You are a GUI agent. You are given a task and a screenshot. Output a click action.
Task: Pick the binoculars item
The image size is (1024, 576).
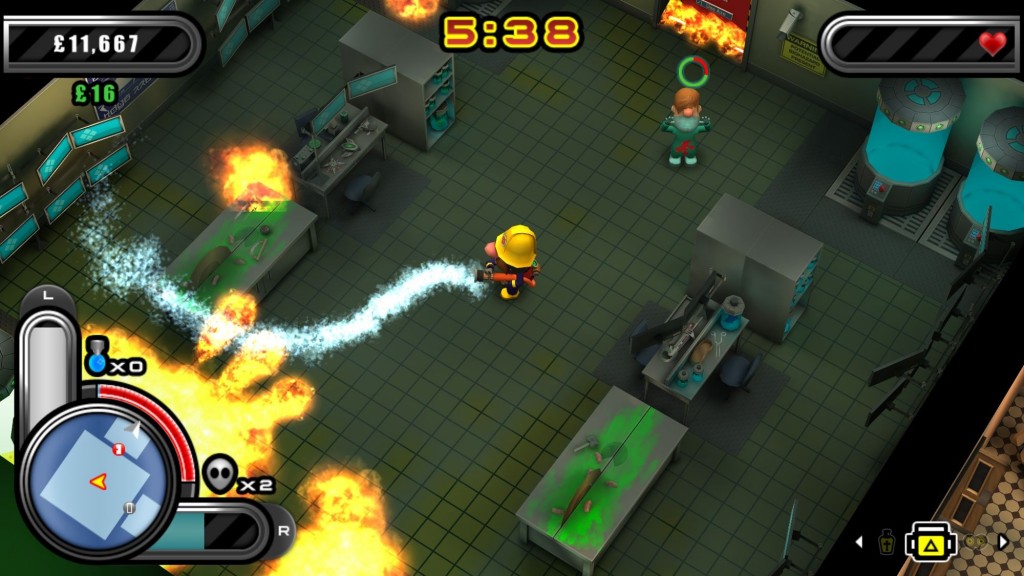[974, 542]
